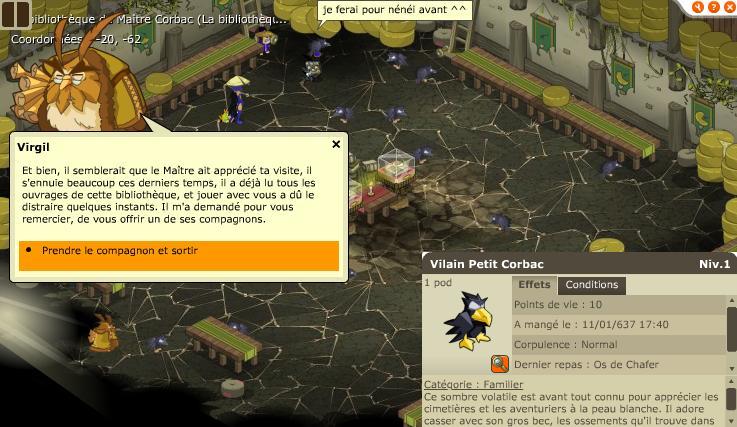
Task: Select the Effets tab
Action: (534, 285)
